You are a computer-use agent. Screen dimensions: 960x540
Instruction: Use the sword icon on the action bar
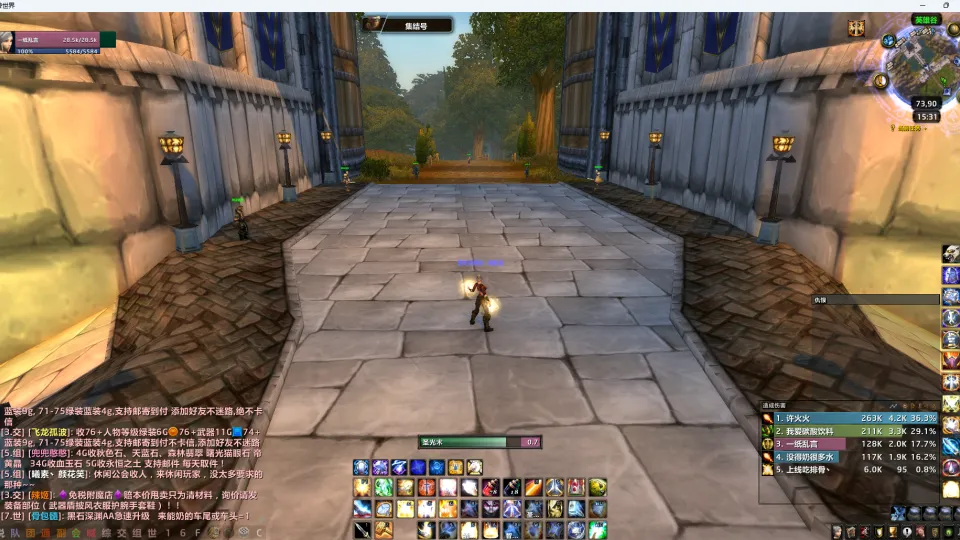[x=362, y=529]
